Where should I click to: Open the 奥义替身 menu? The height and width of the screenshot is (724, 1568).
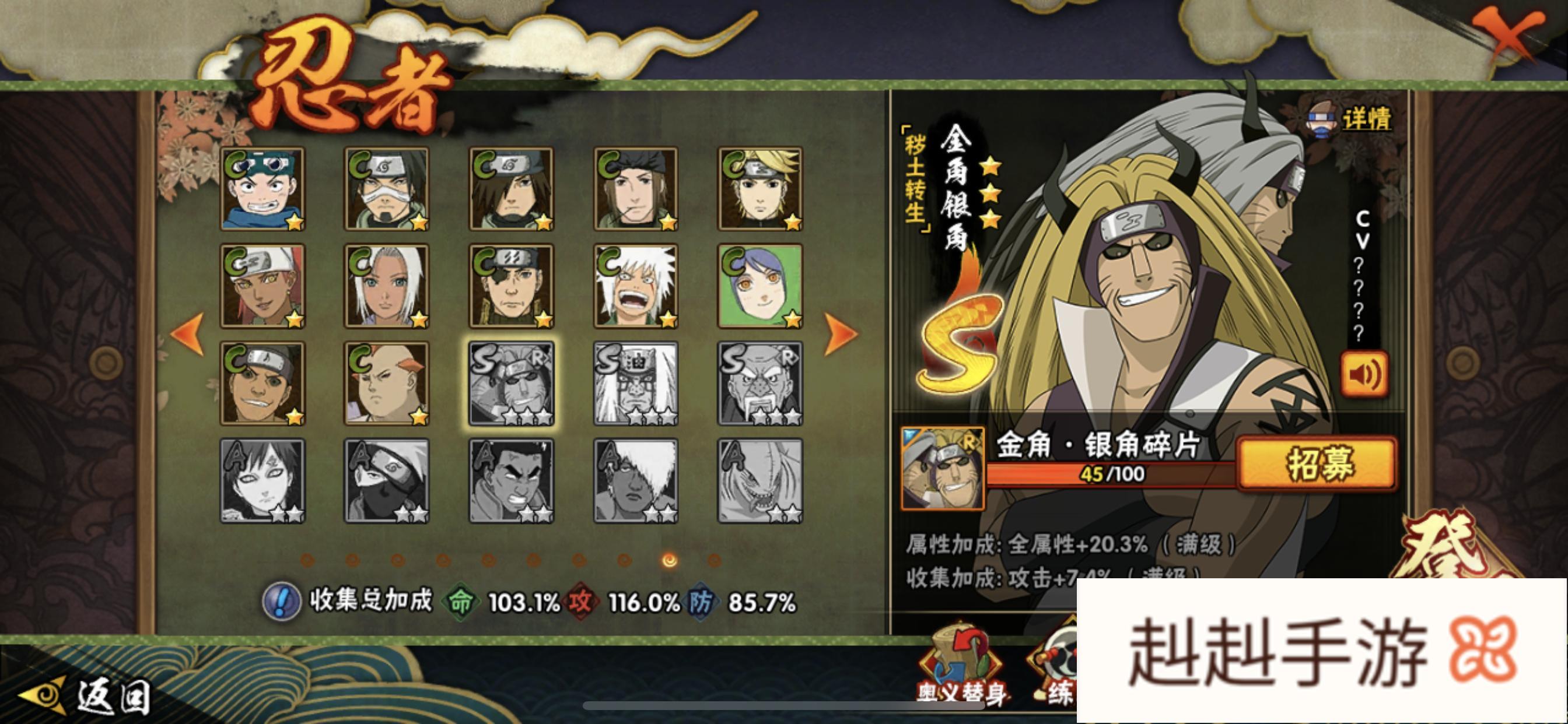click(x=961, y=669)
